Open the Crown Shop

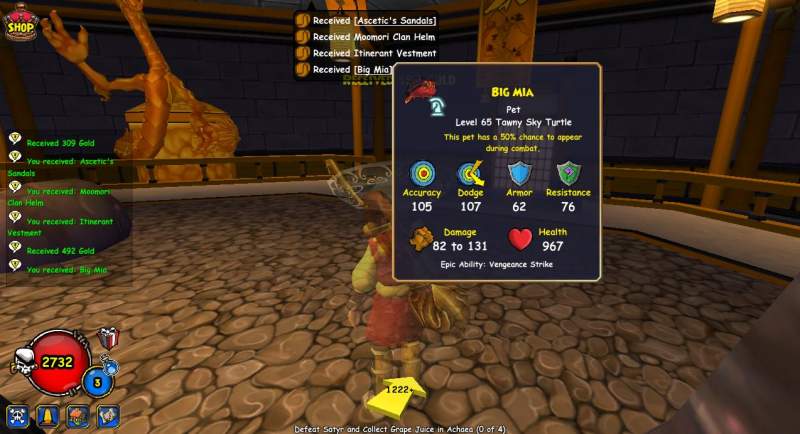[x=21, y=23]
